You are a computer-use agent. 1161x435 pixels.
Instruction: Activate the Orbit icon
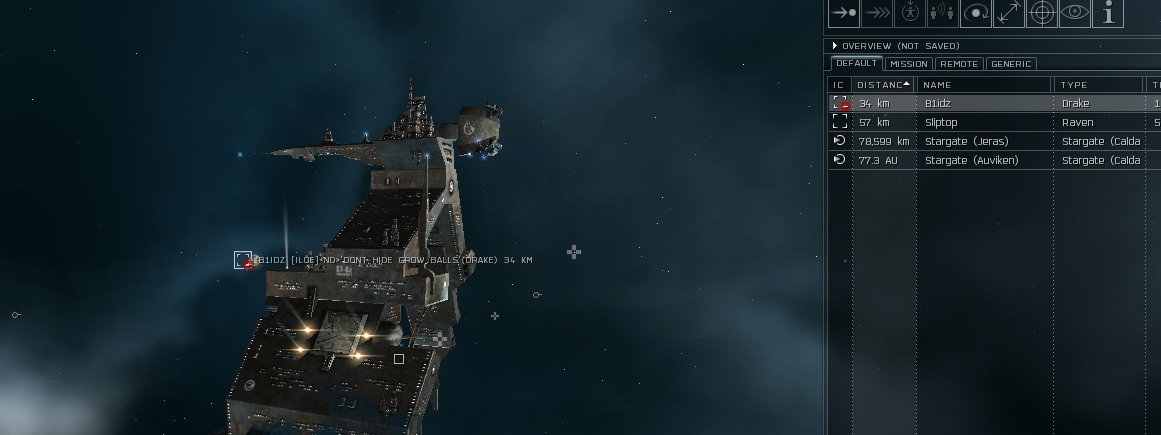(x=975, y=13)
